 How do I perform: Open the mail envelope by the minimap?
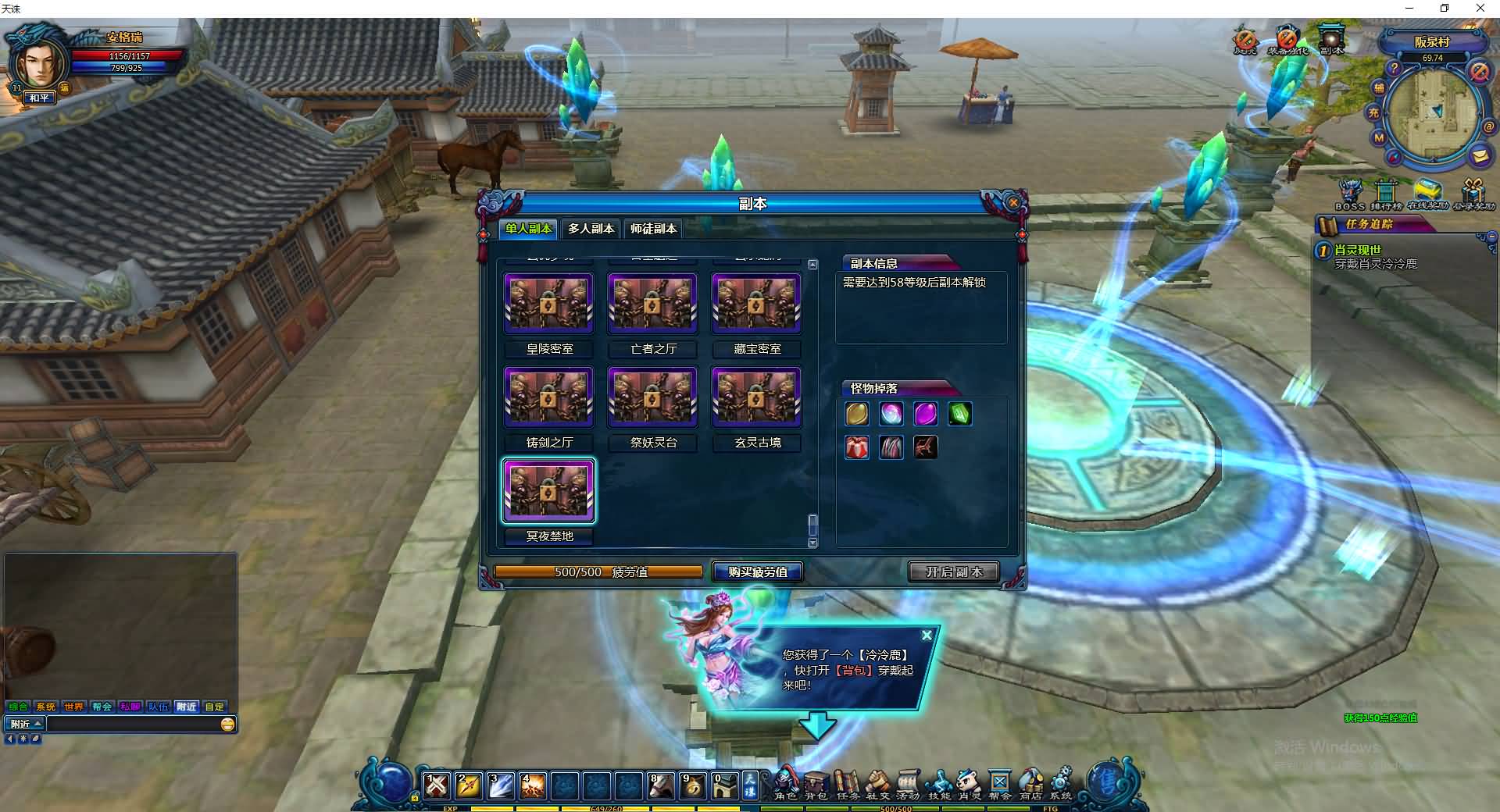1479,155
